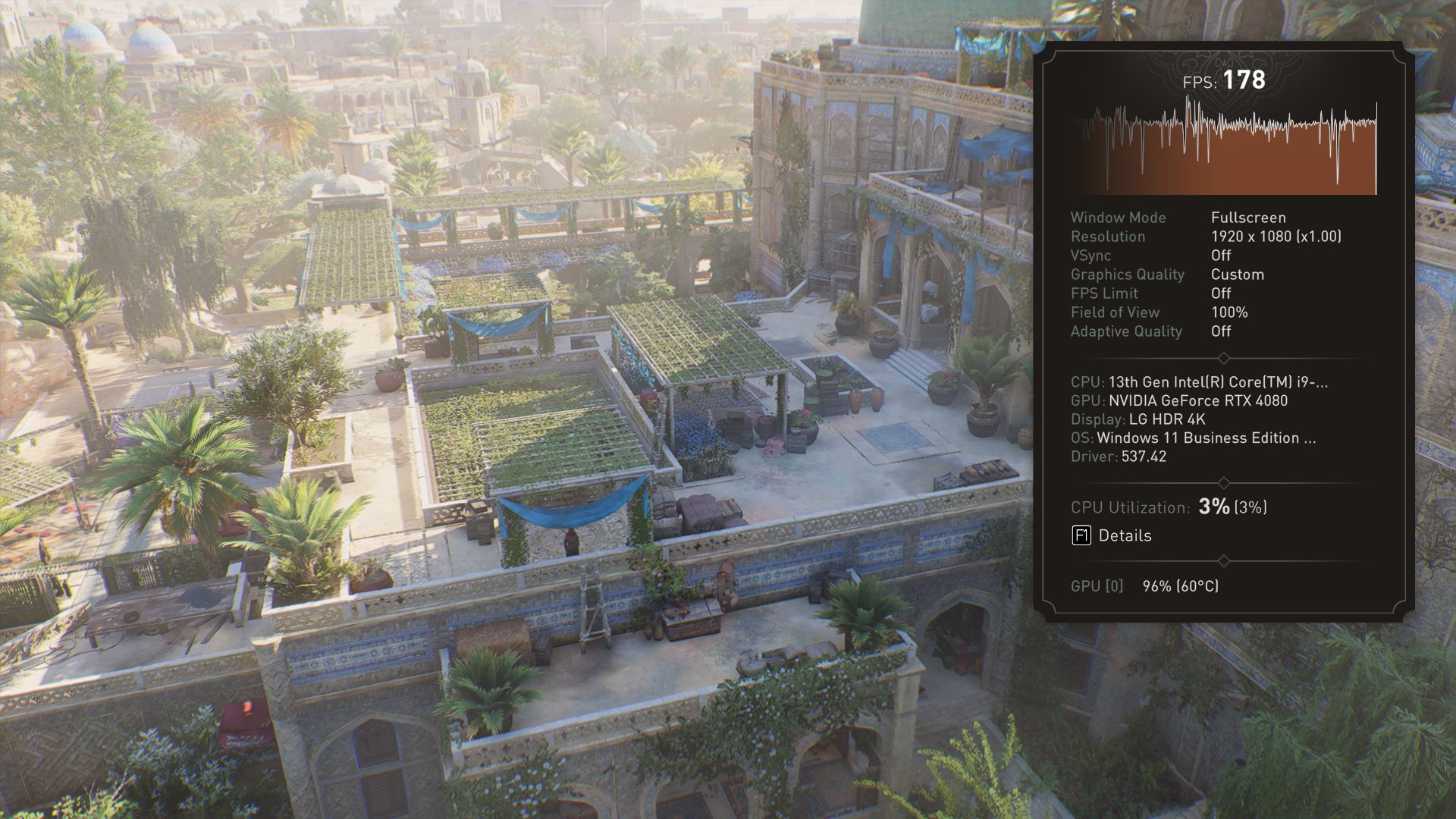Open the benchmark Details view

coord(1112,535)
